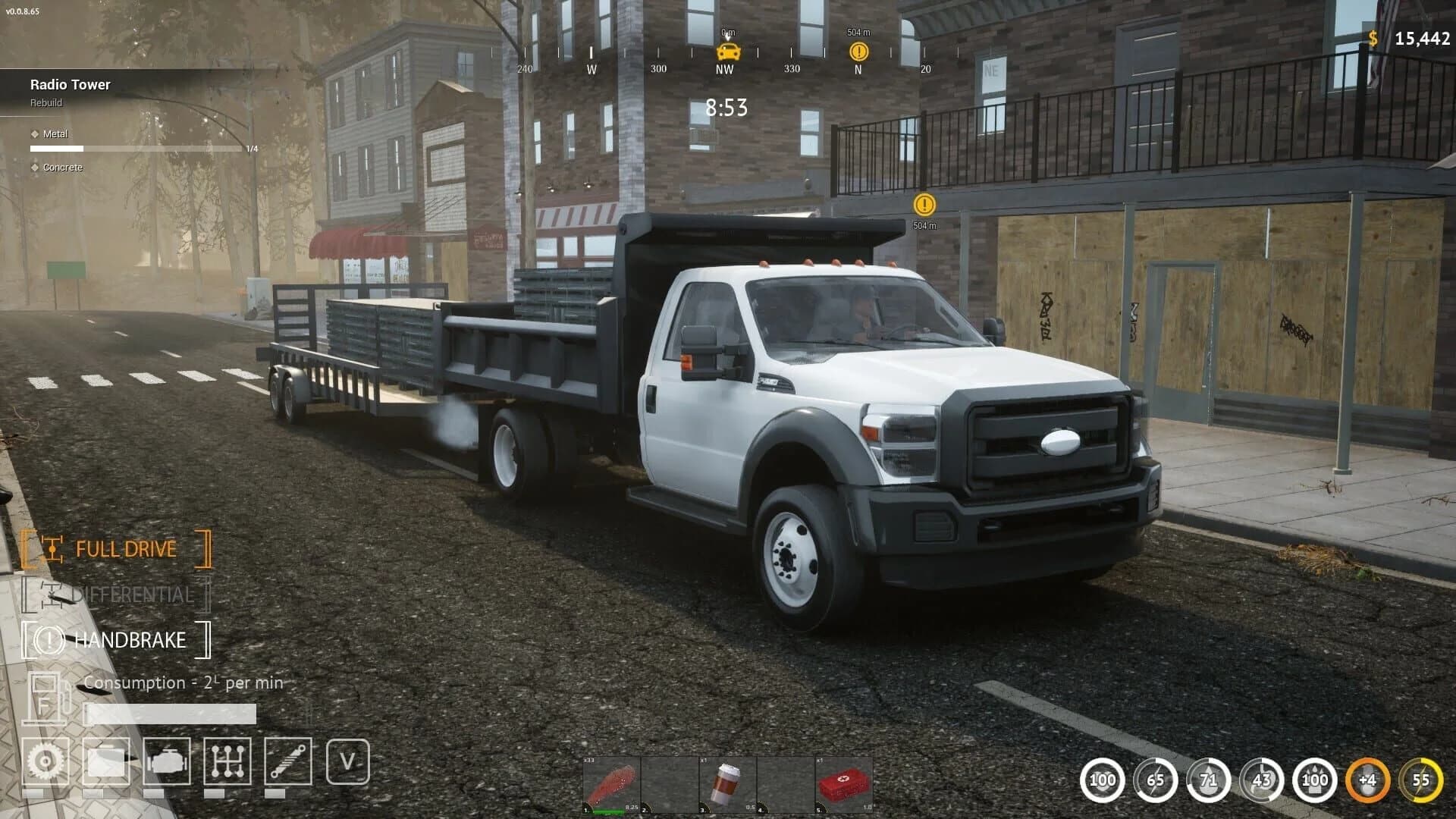Select the orange warning mission marker

pyautogui.click(x=924, y=206)
